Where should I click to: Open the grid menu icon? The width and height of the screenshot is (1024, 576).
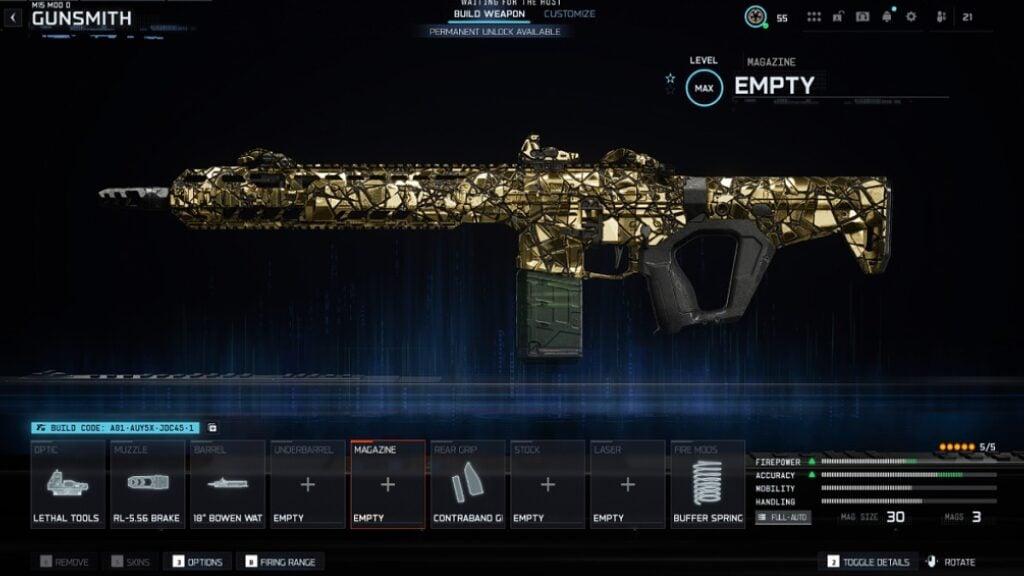coord(814,17)
